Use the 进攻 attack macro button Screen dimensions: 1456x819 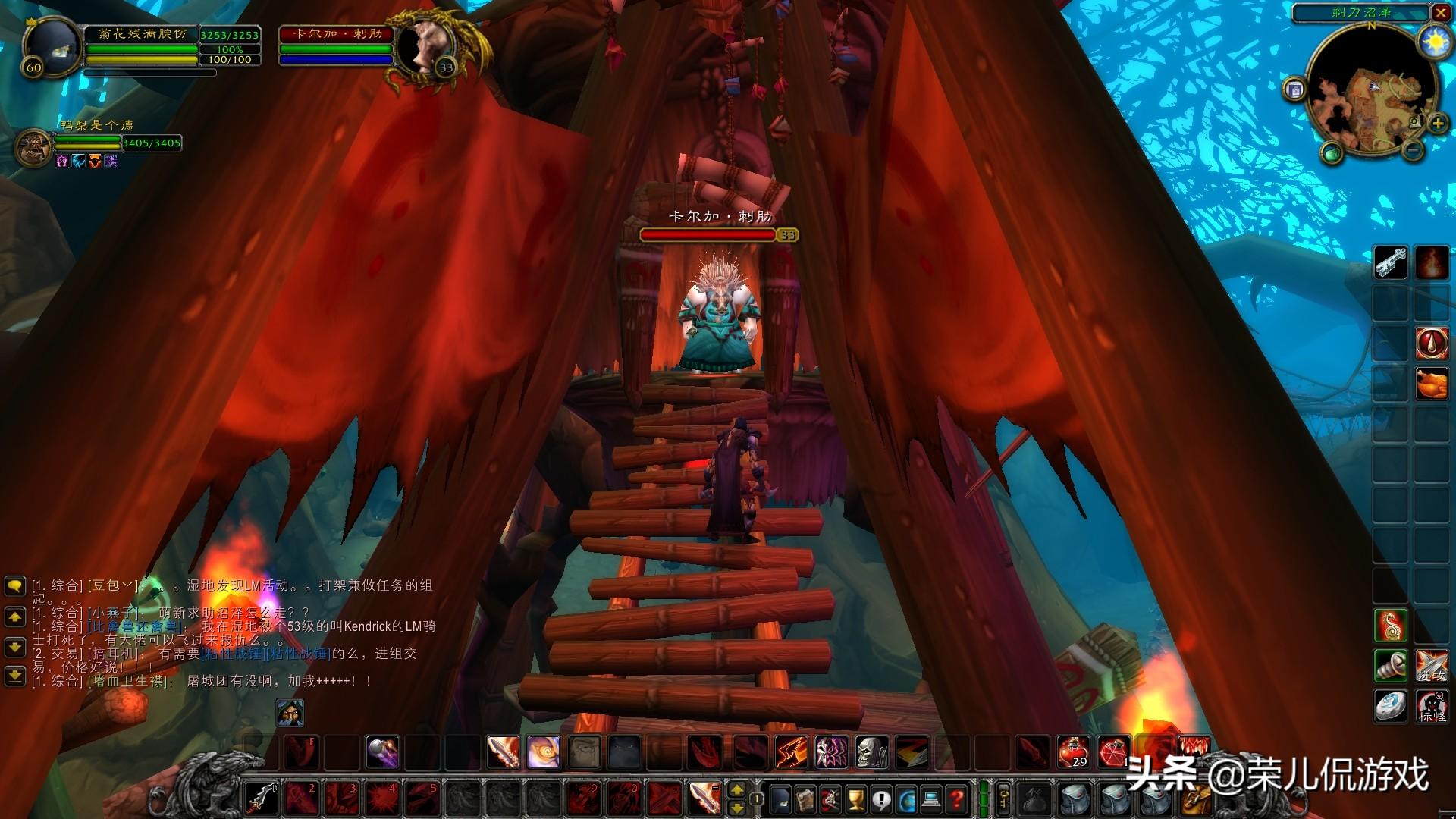(x=1432, y=666)
